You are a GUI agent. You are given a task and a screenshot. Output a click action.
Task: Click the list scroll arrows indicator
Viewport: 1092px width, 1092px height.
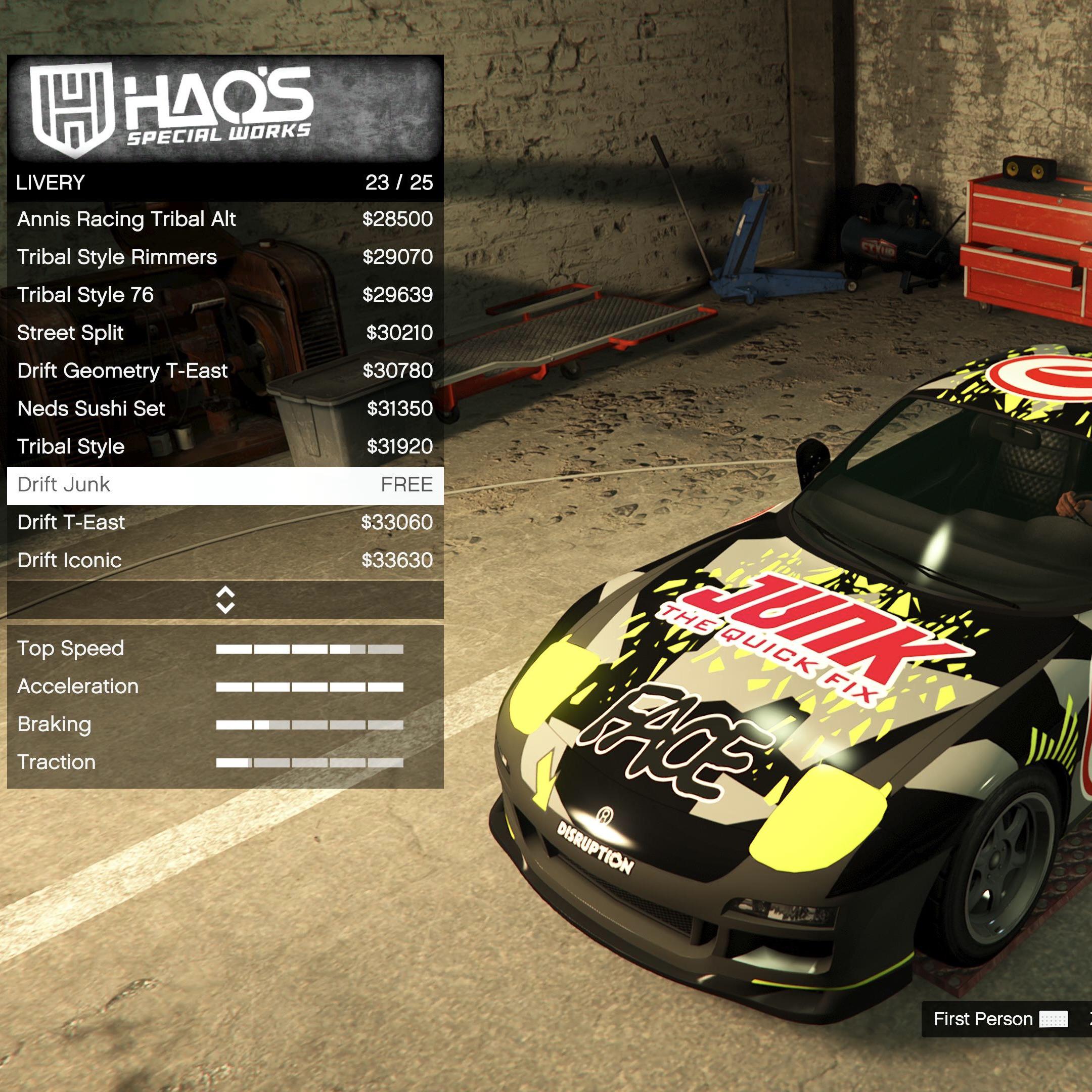coord(225,600)
